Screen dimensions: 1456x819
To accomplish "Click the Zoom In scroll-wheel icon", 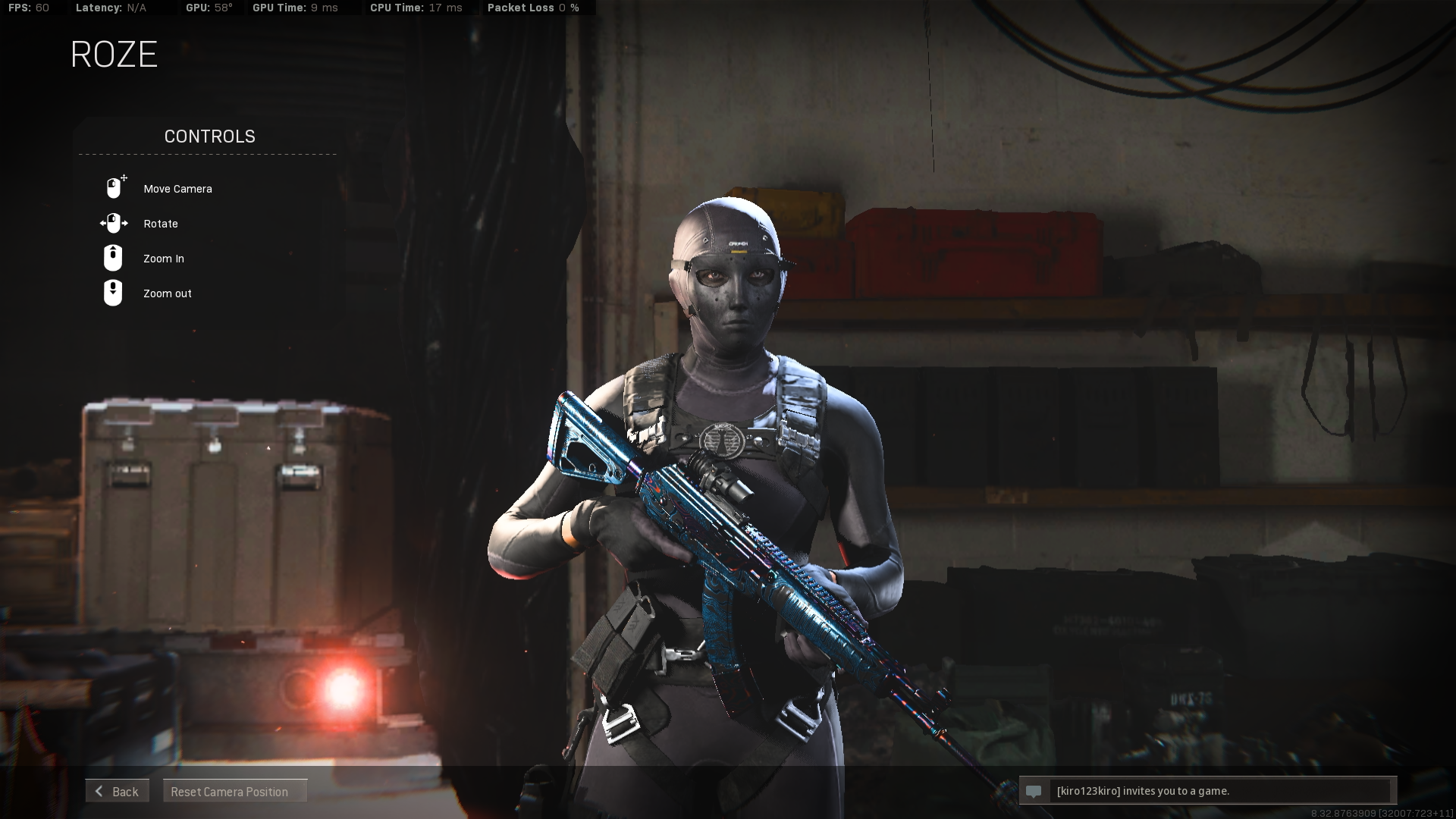I will 114,258.
